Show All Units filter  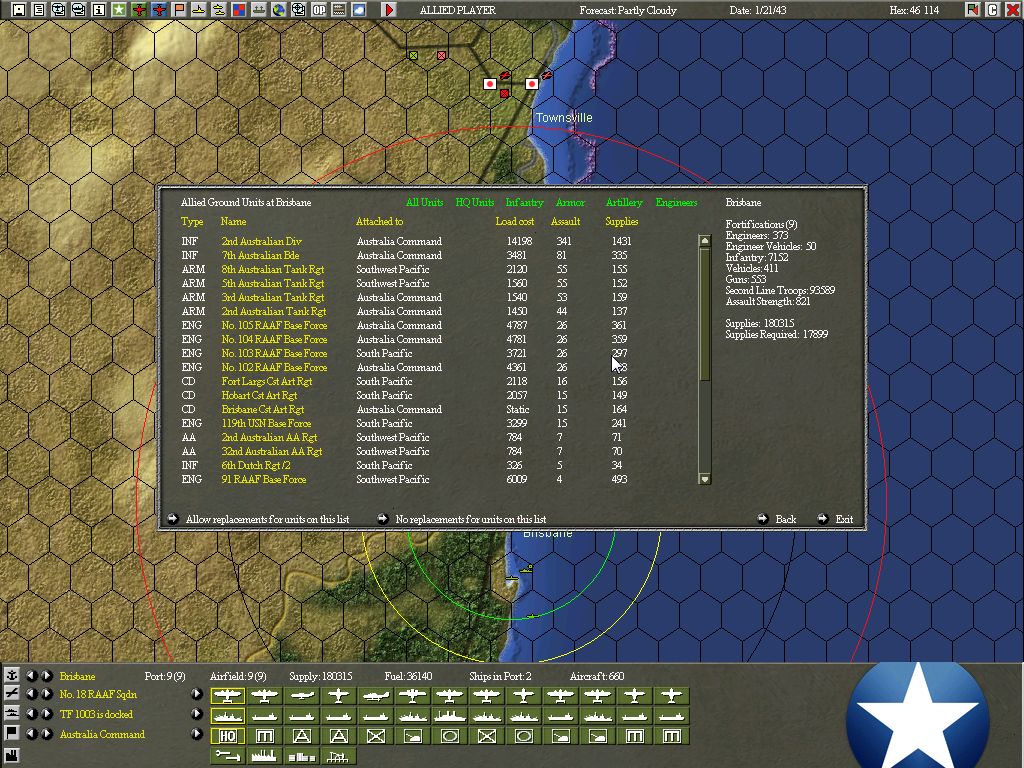(424, 203)
